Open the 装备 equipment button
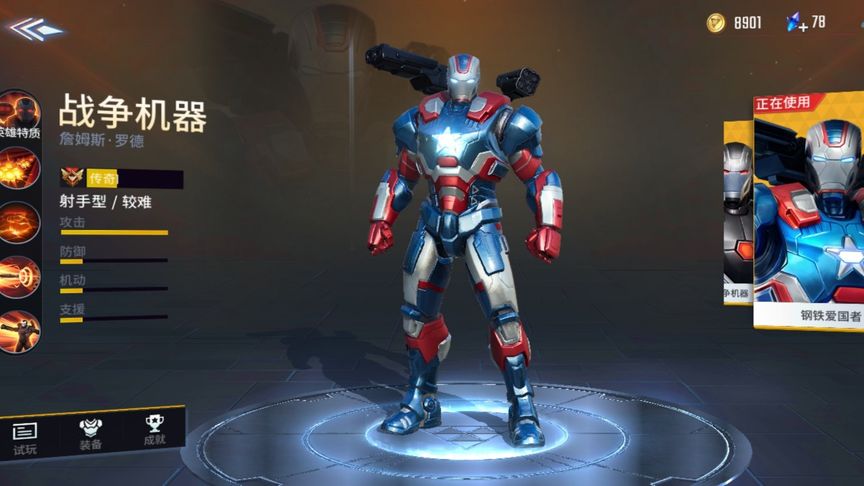The height and width of the screenshot is (486, 864). pos(90,432)
